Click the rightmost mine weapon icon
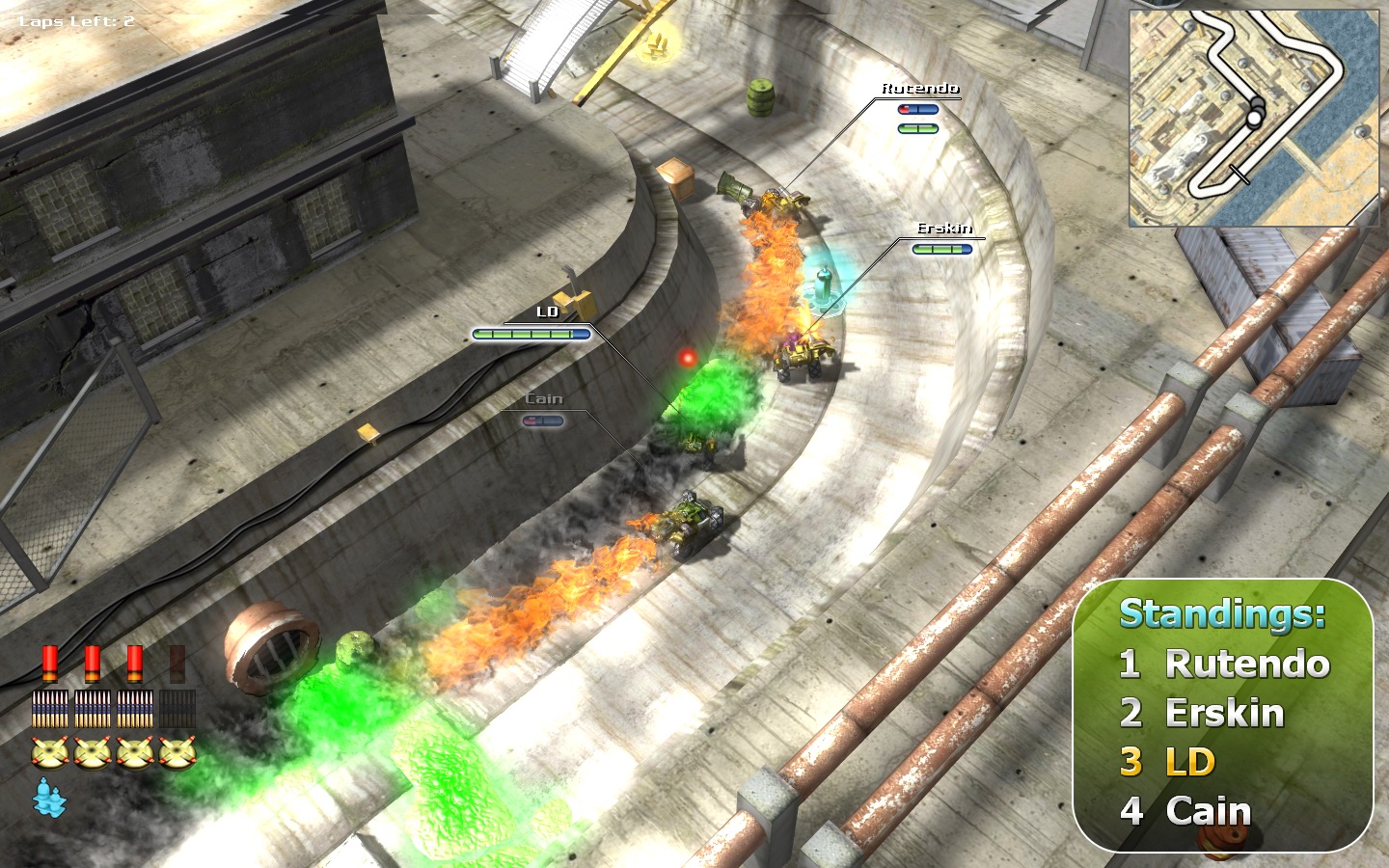1389x868 pixels. tap(177, 750)
